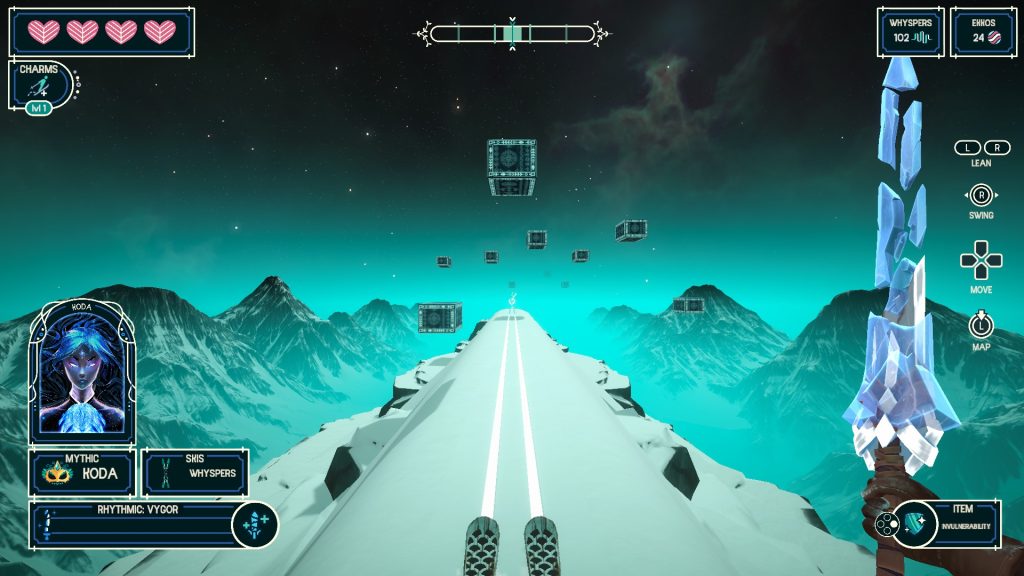Choose the Whyspers skis panel
1024x576 pixels.
click(194, 472)
